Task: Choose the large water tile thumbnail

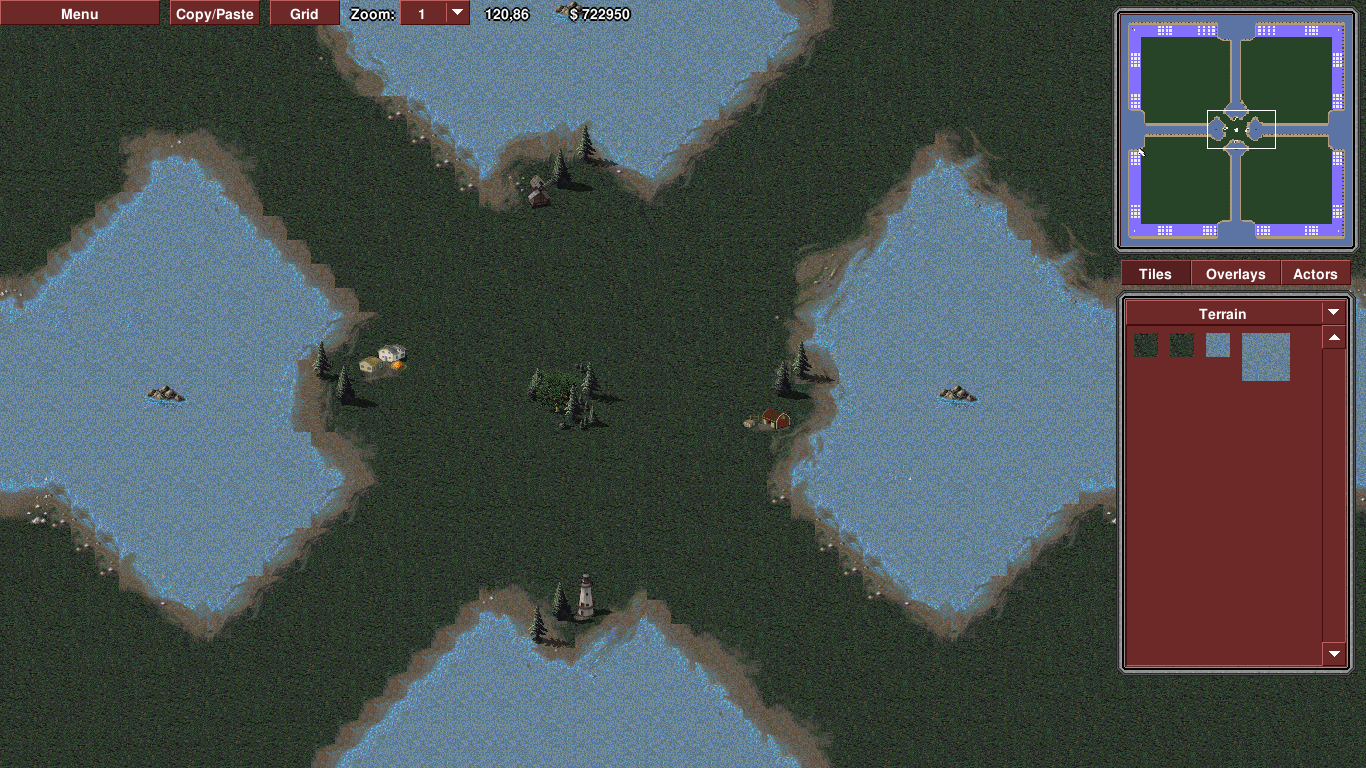Action: coord(1265,357)
